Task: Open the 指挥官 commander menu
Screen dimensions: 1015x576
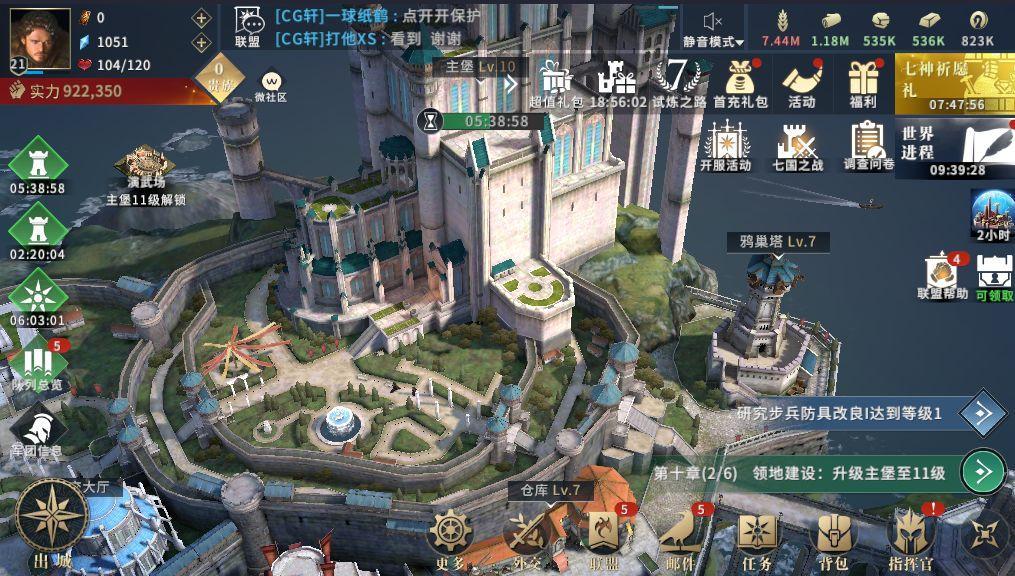Action: pos(910,538)
